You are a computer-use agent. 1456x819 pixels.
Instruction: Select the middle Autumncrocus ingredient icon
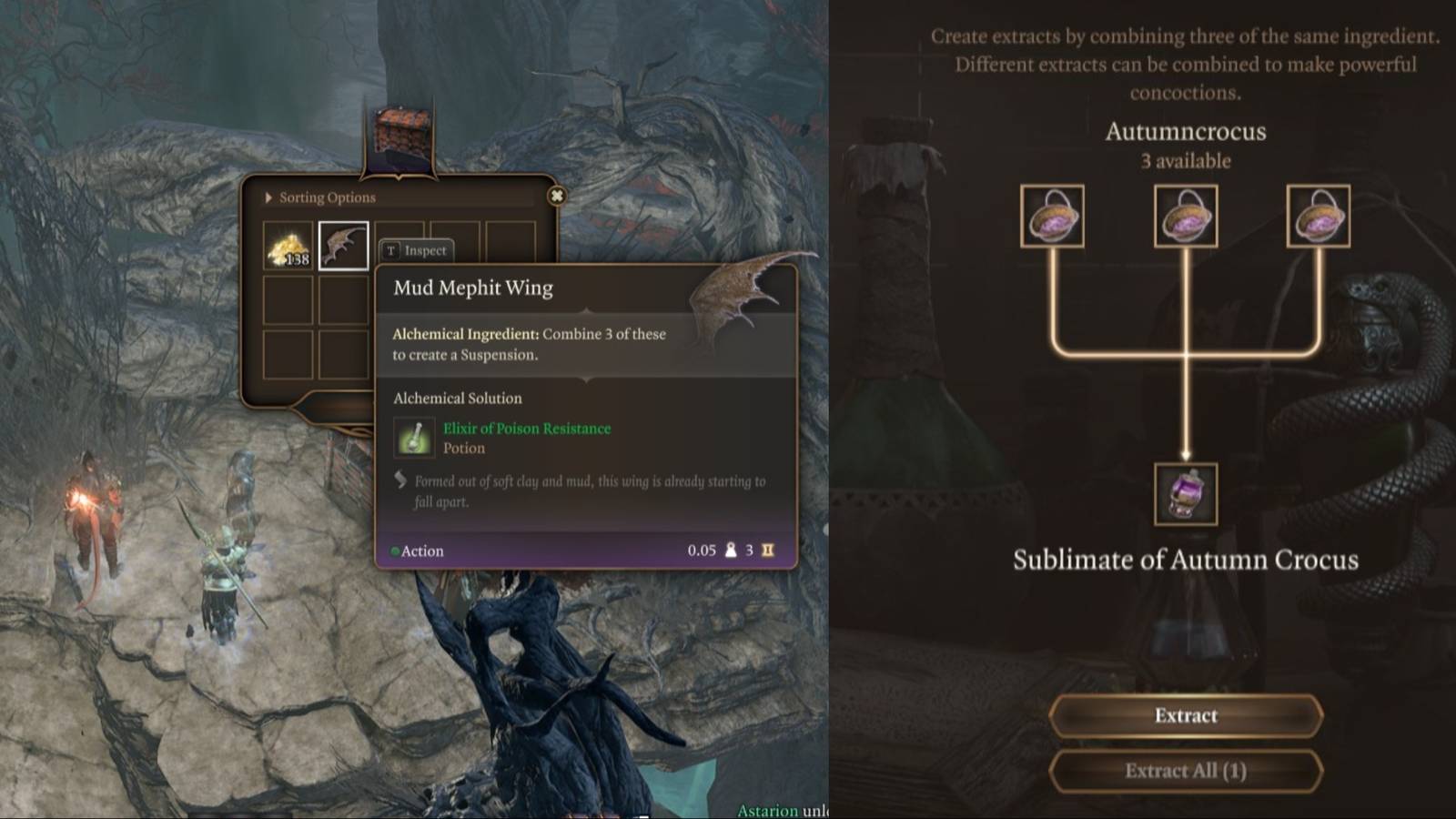click(1186, 217)
